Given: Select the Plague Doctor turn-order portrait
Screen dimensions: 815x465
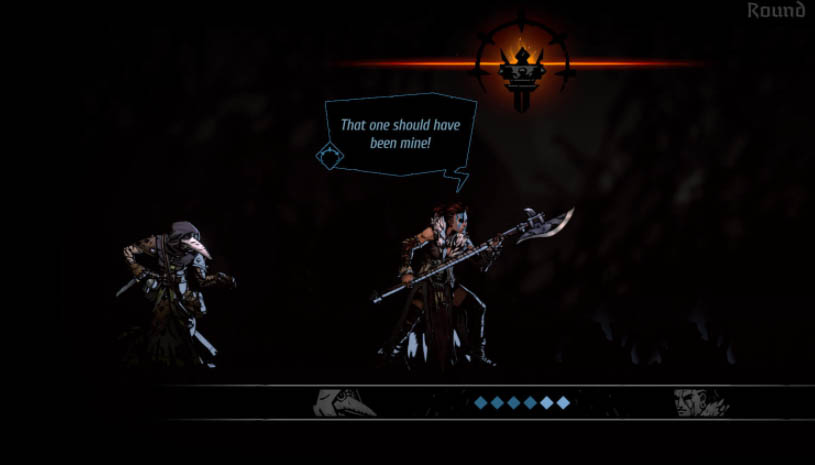Looking at the screenshot, I should (x=343, y=402).
